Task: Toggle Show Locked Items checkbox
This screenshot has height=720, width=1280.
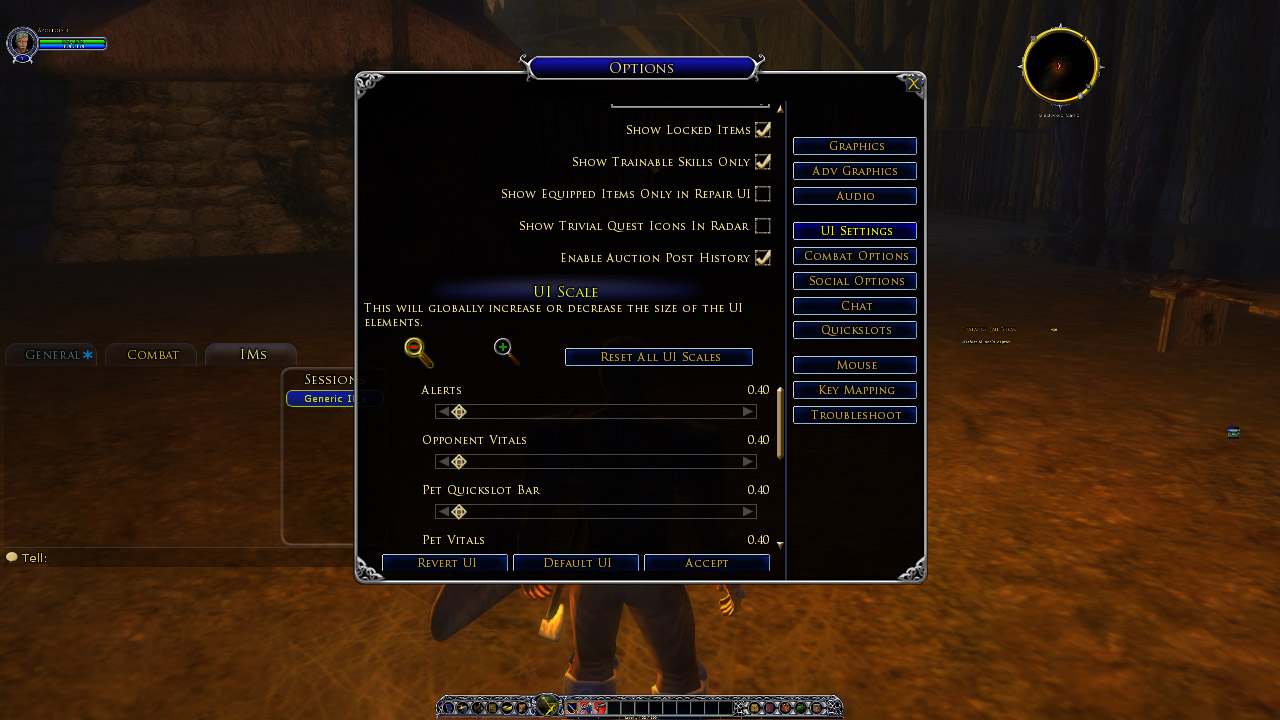Action: coord(763,130)
